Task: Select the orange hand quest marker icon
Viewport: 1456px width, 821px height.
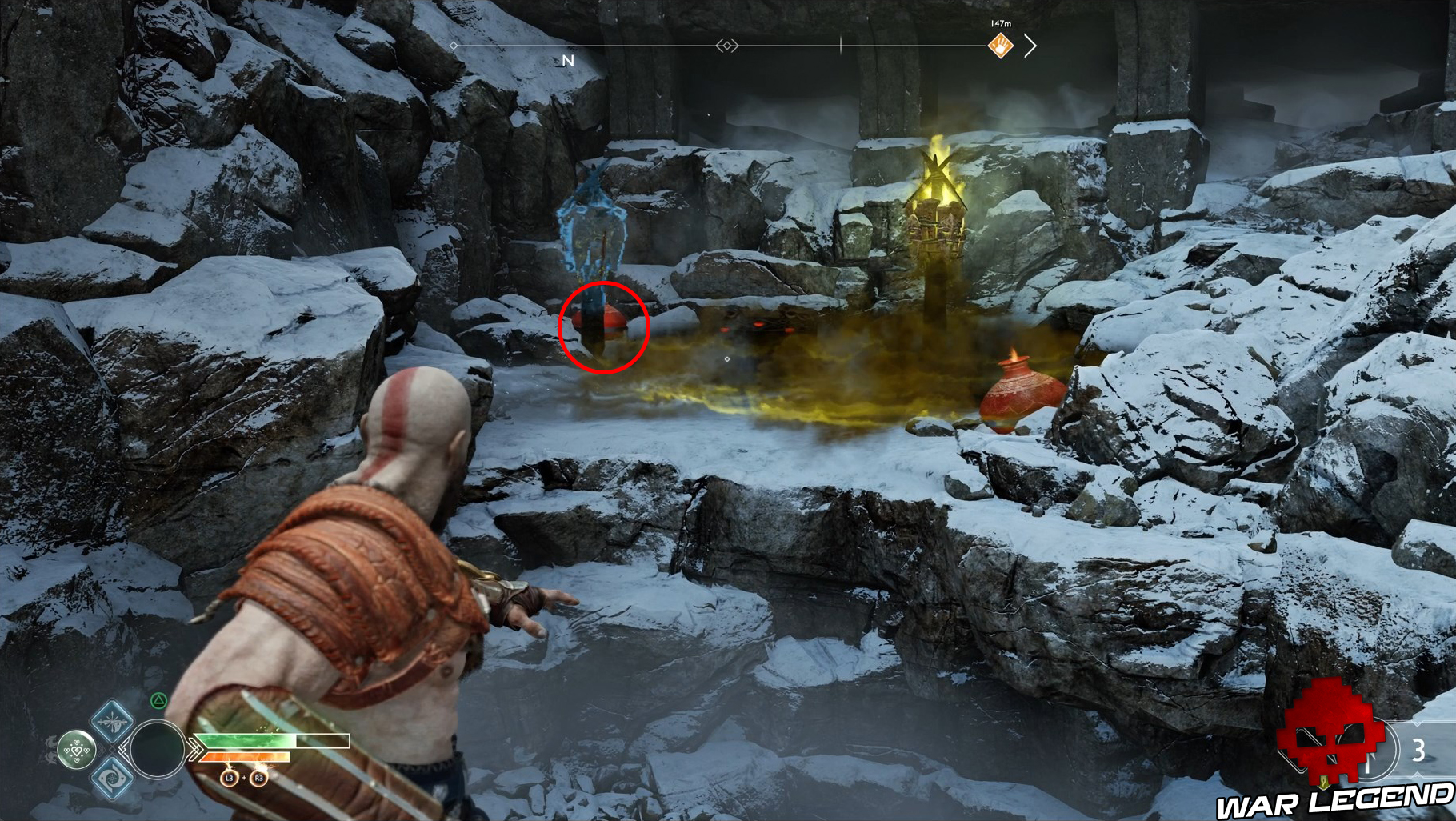Action: point(1001,46)
